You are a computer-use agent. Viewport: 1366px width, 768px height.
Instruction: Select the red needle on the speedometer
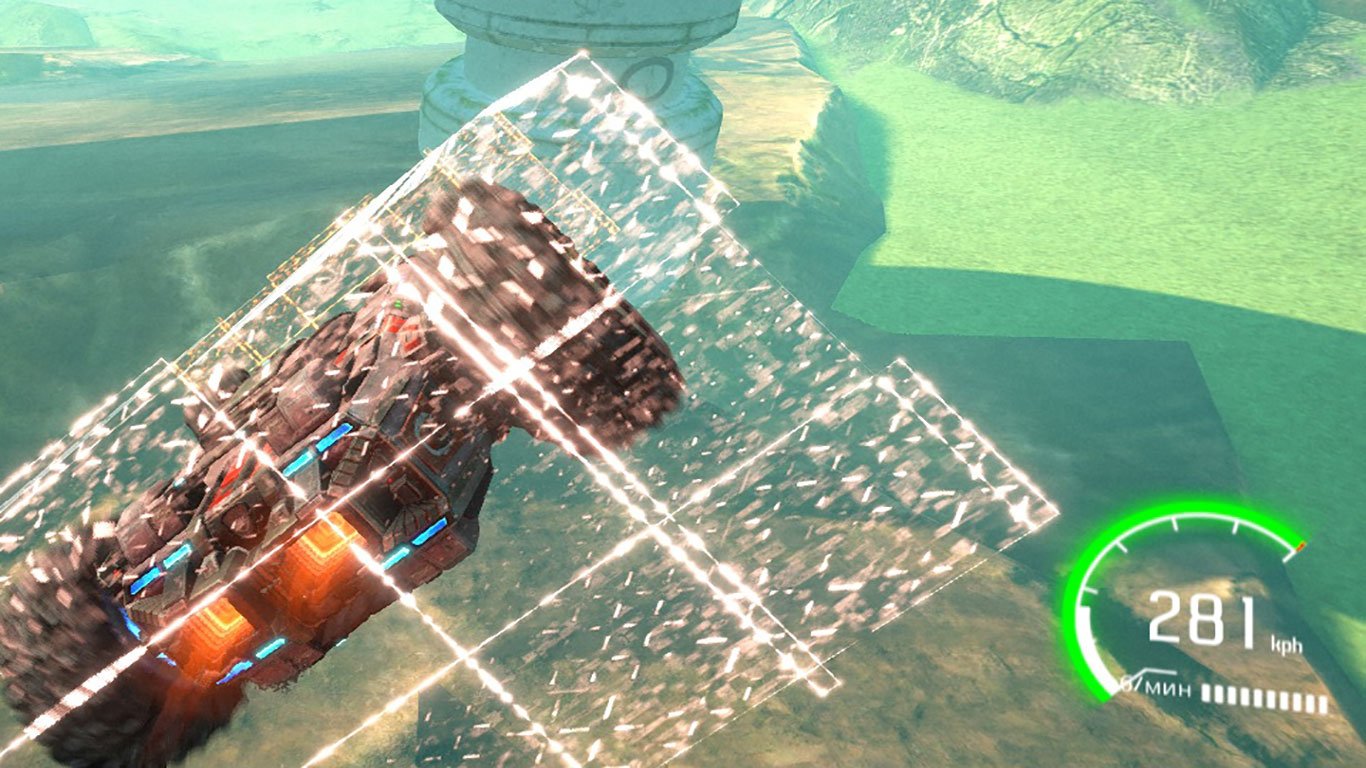(x=1301, y=548)
